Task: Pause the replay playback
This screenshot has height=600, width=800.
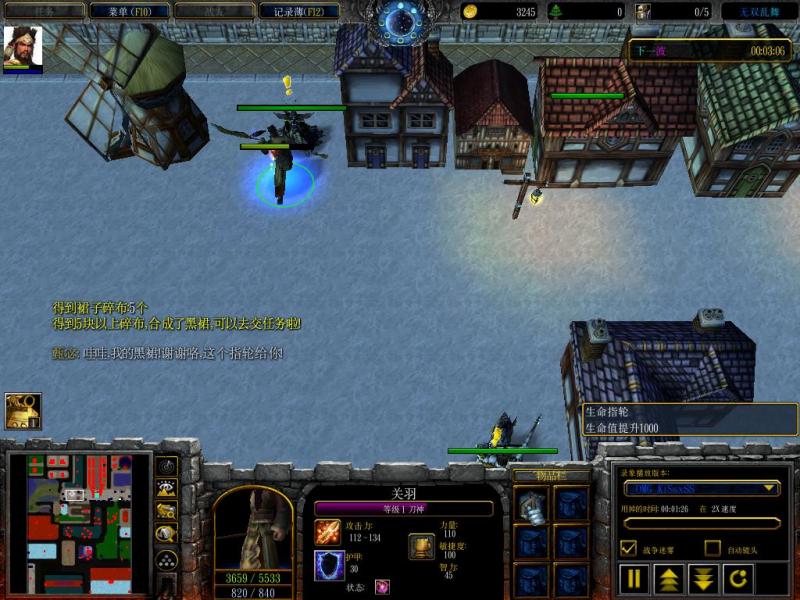Action: [635, 578]
